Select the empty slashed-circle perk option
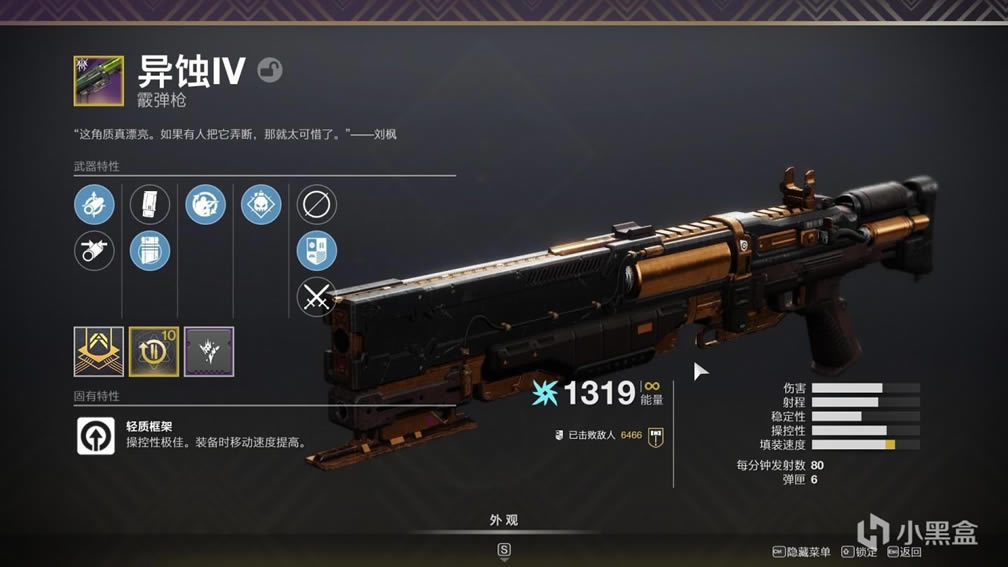The width and height of the screenshot is (1008, 567). pyautogui.click(x=317, y=205)
